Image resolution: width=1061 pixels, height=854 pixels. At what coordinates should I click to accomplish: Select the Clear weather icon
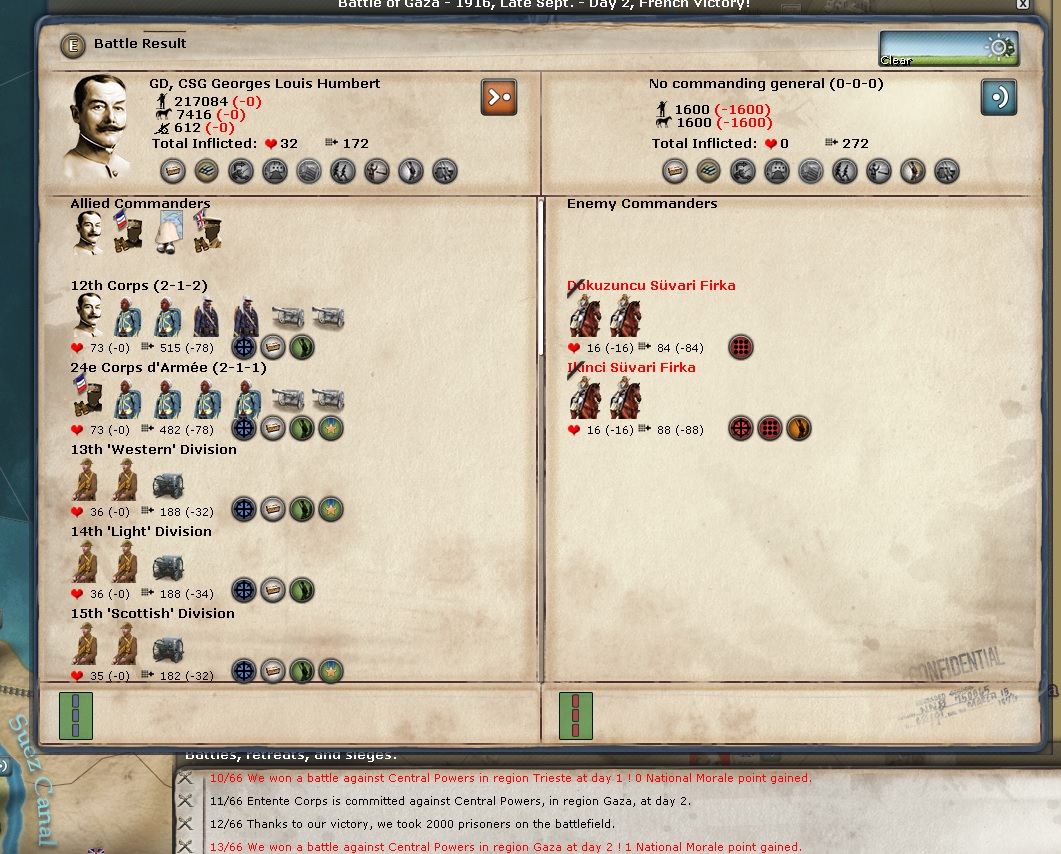tap(948, 48)
